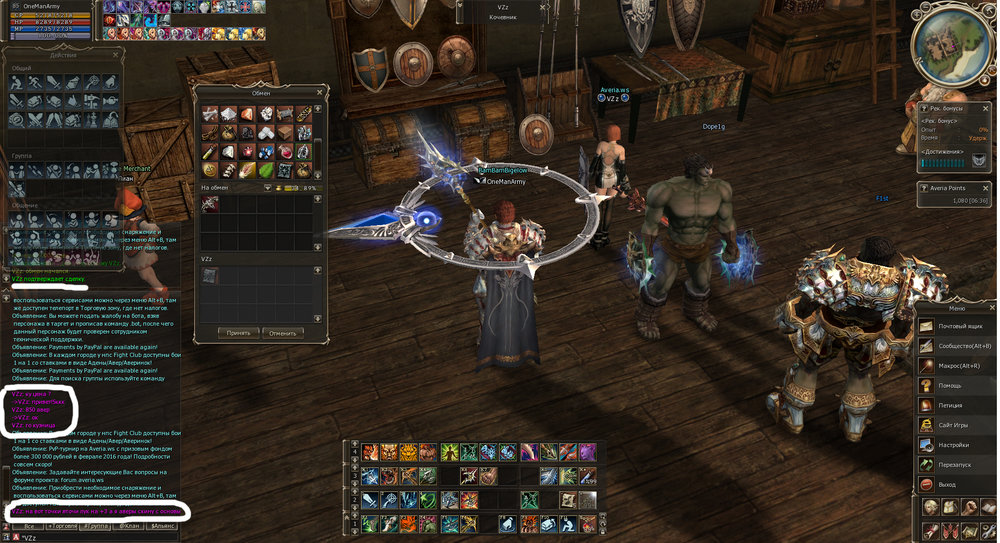Switch to the $Альянс chat tab
1000x543 pixels.
[x=163, y=525]
